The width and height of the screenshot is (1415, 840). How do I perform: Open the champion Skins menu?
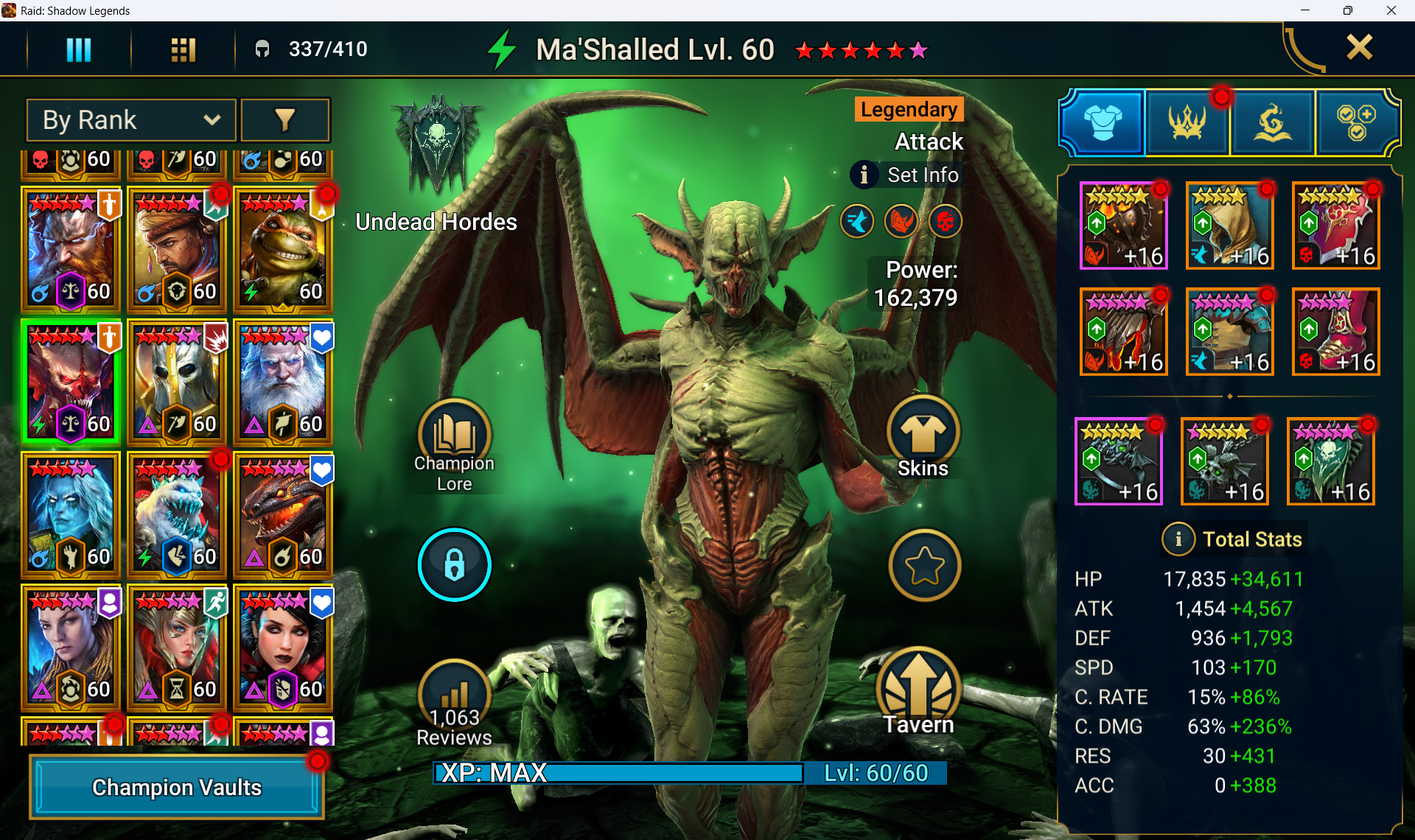(x=923, y=435)
